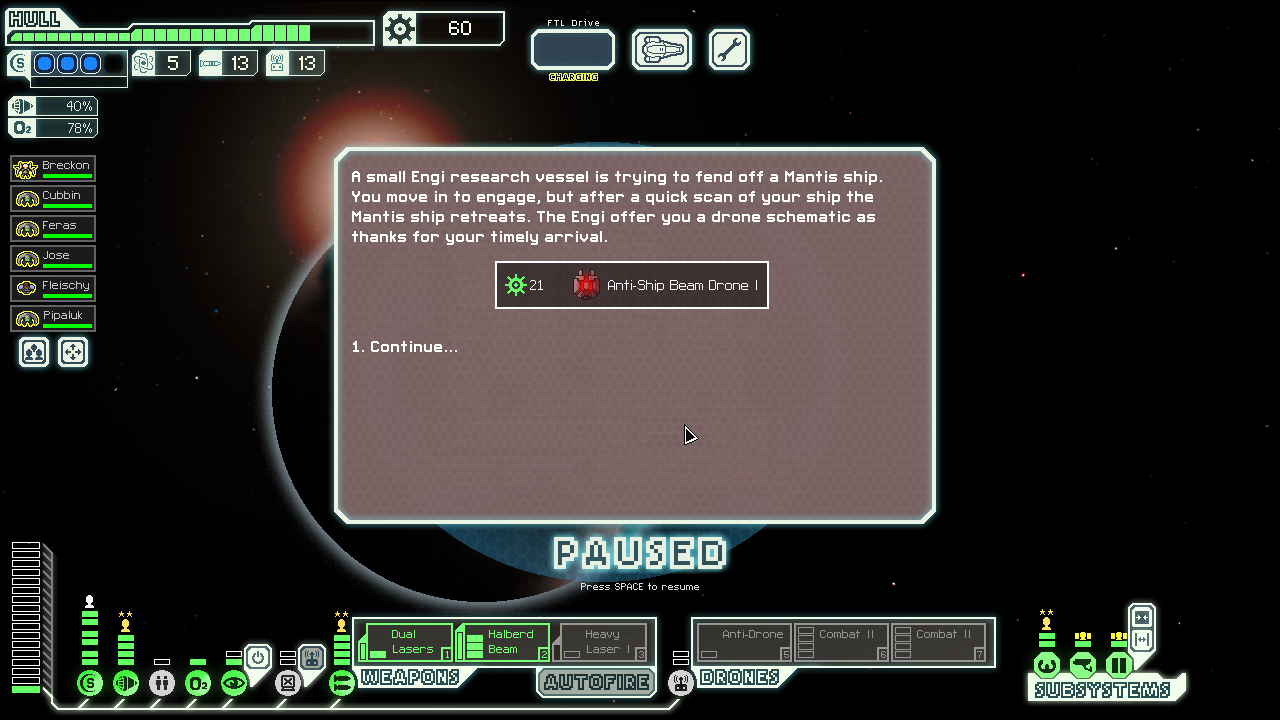This screenshot has width=1280, height=720.
Task: Select crew member Pipaluk
Action: [x=53, y=319]
